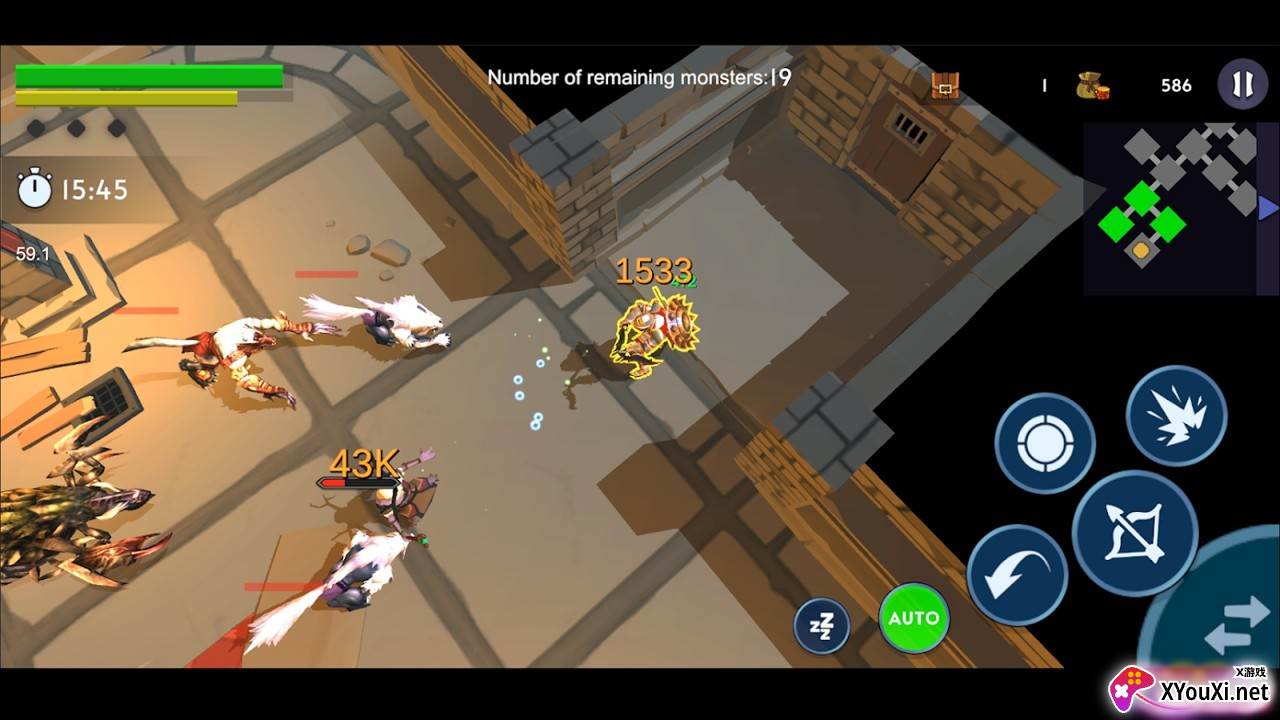
Task: Open the treasure chest counter icon
Action: (945, 86)
